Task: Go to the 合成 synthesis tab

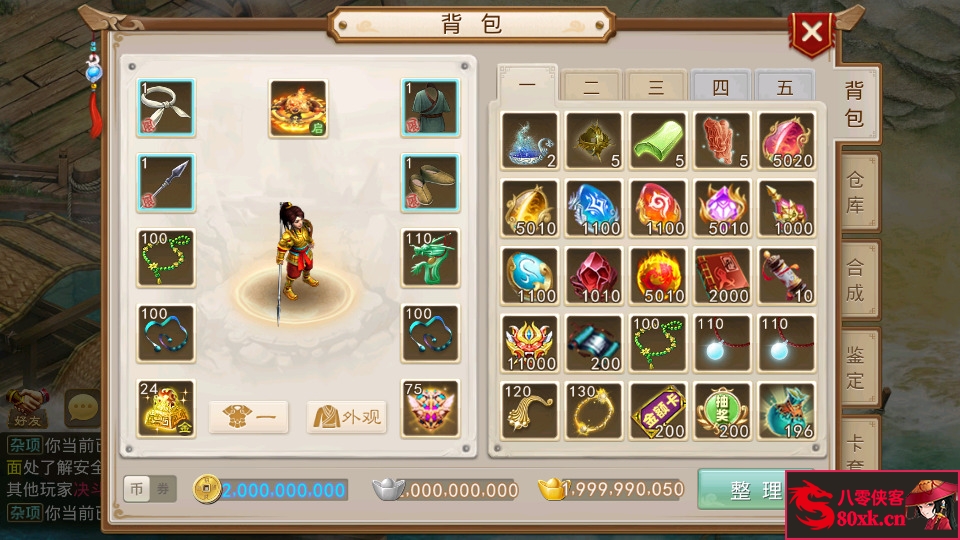Action: coord(855,280)
